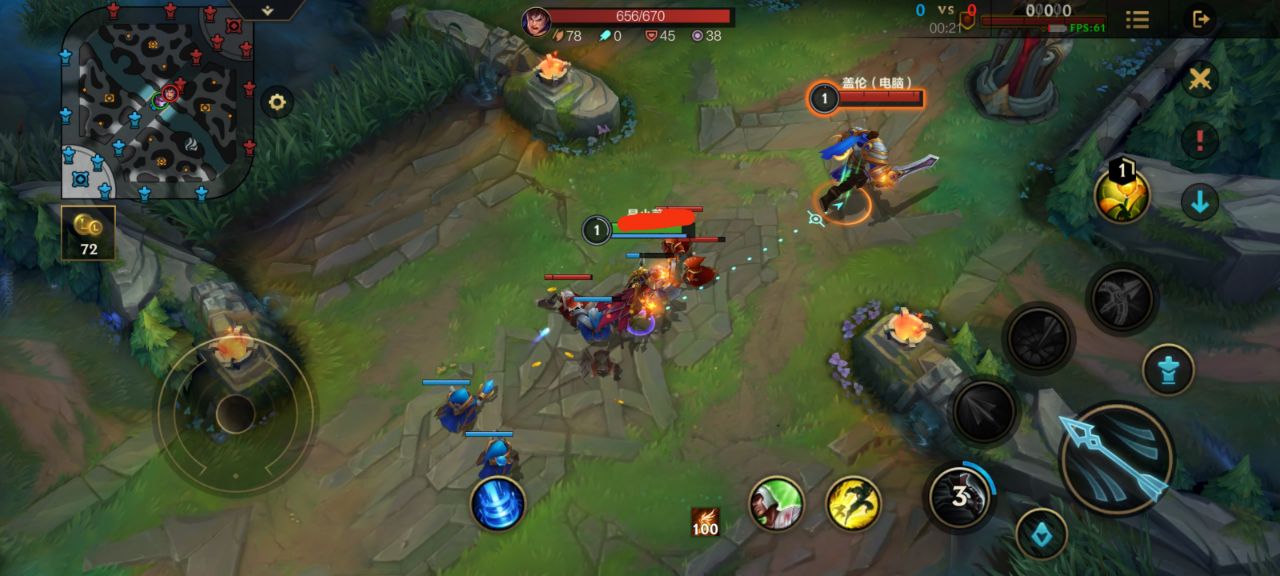The image size is (1280, 576).
Task: Tap the blue diamond minion-targeting button
Action: click(x=1041, y=534)
